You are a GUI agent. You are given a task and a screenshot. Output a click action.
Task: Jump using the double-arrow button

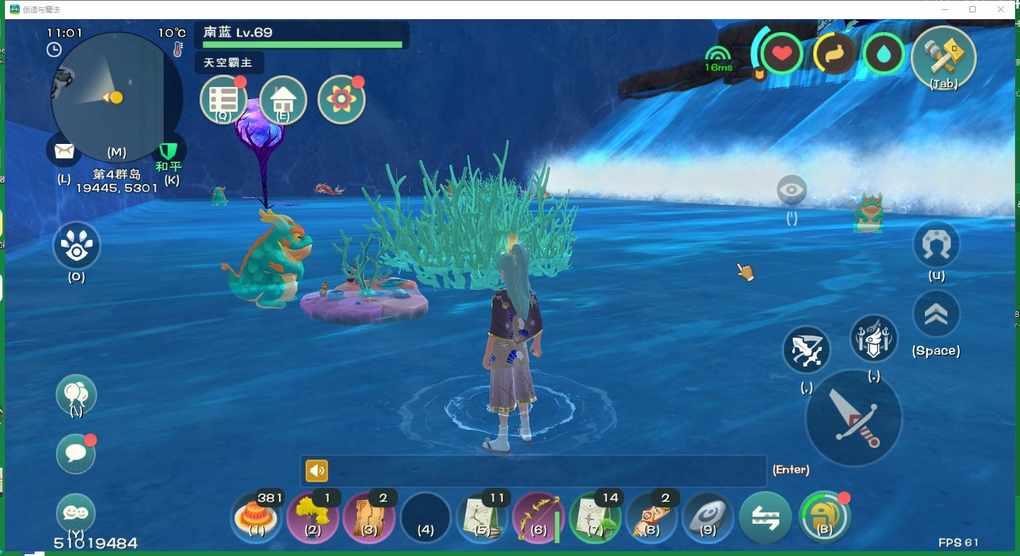tap(936, 314)
